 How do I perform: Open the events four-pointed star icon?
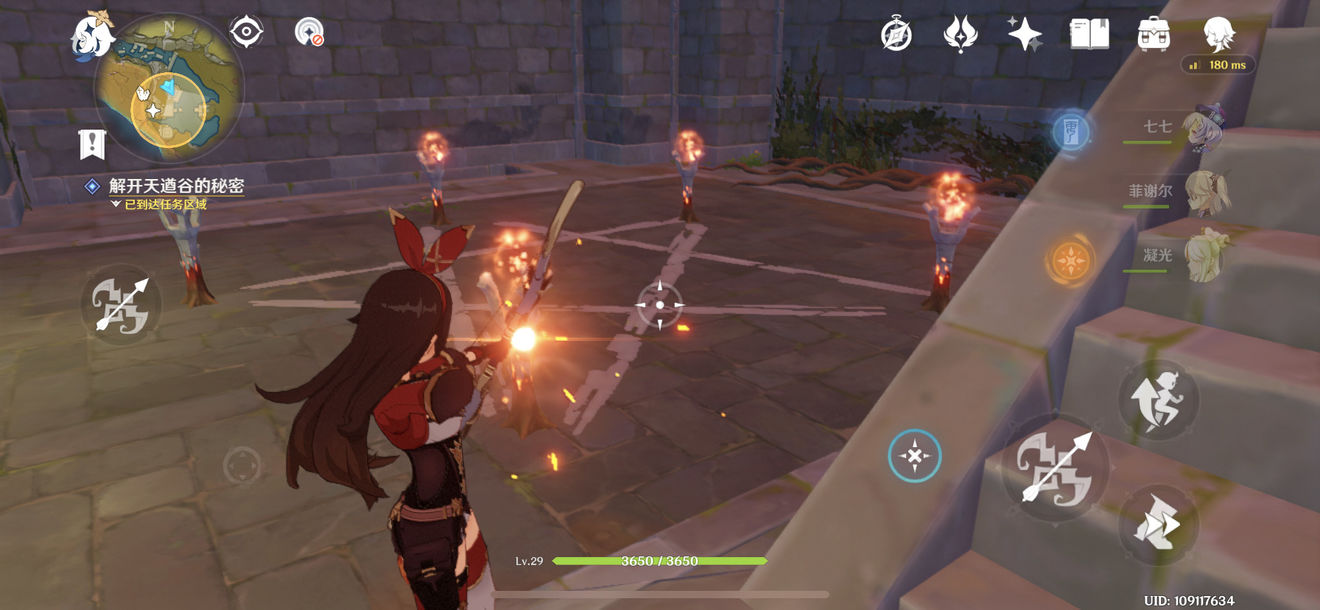pos(1024,34)
